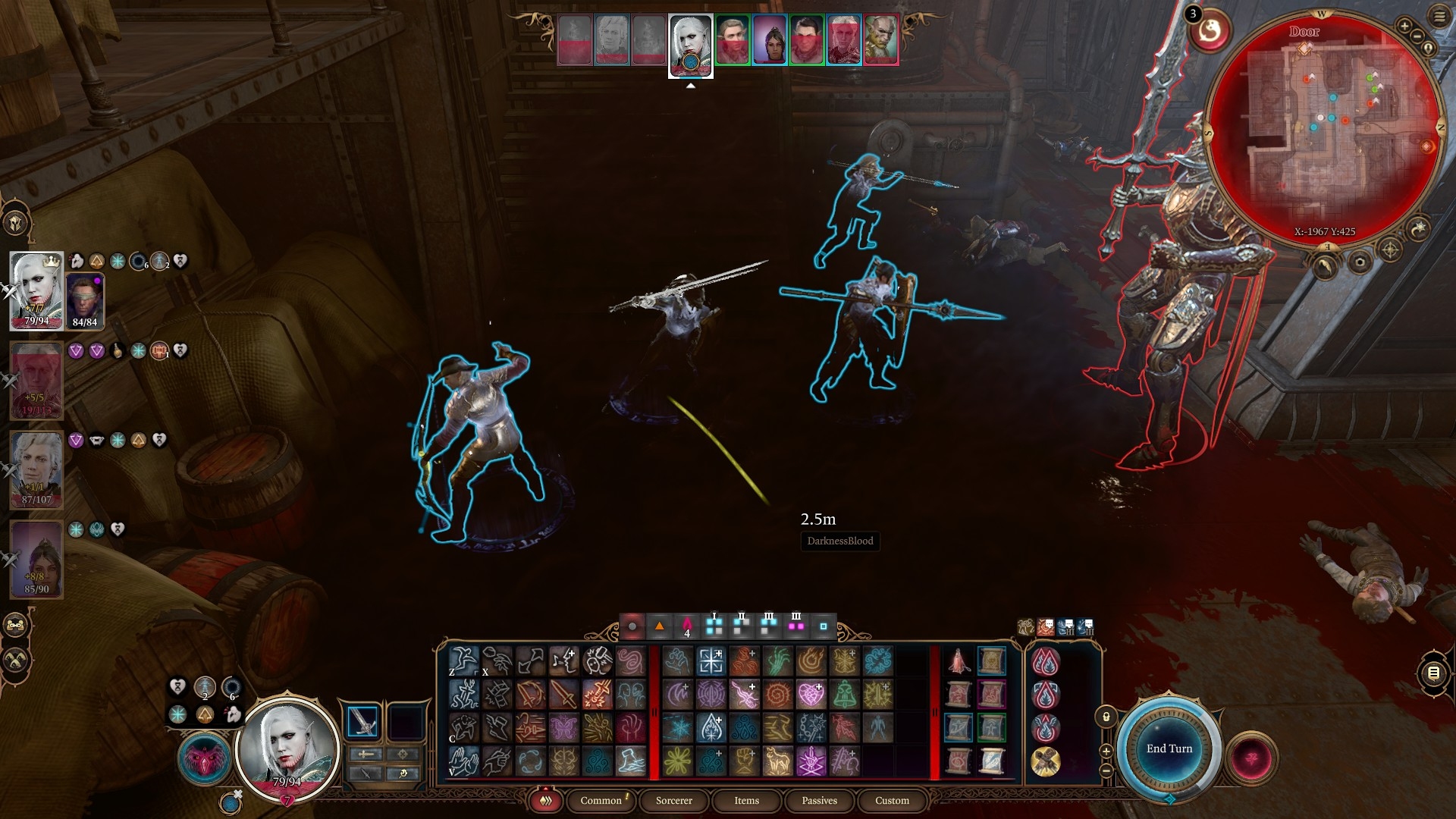Cast the purple butterfly ability
The width and height of the screenshot is (1456, 819).
(563, 728)
